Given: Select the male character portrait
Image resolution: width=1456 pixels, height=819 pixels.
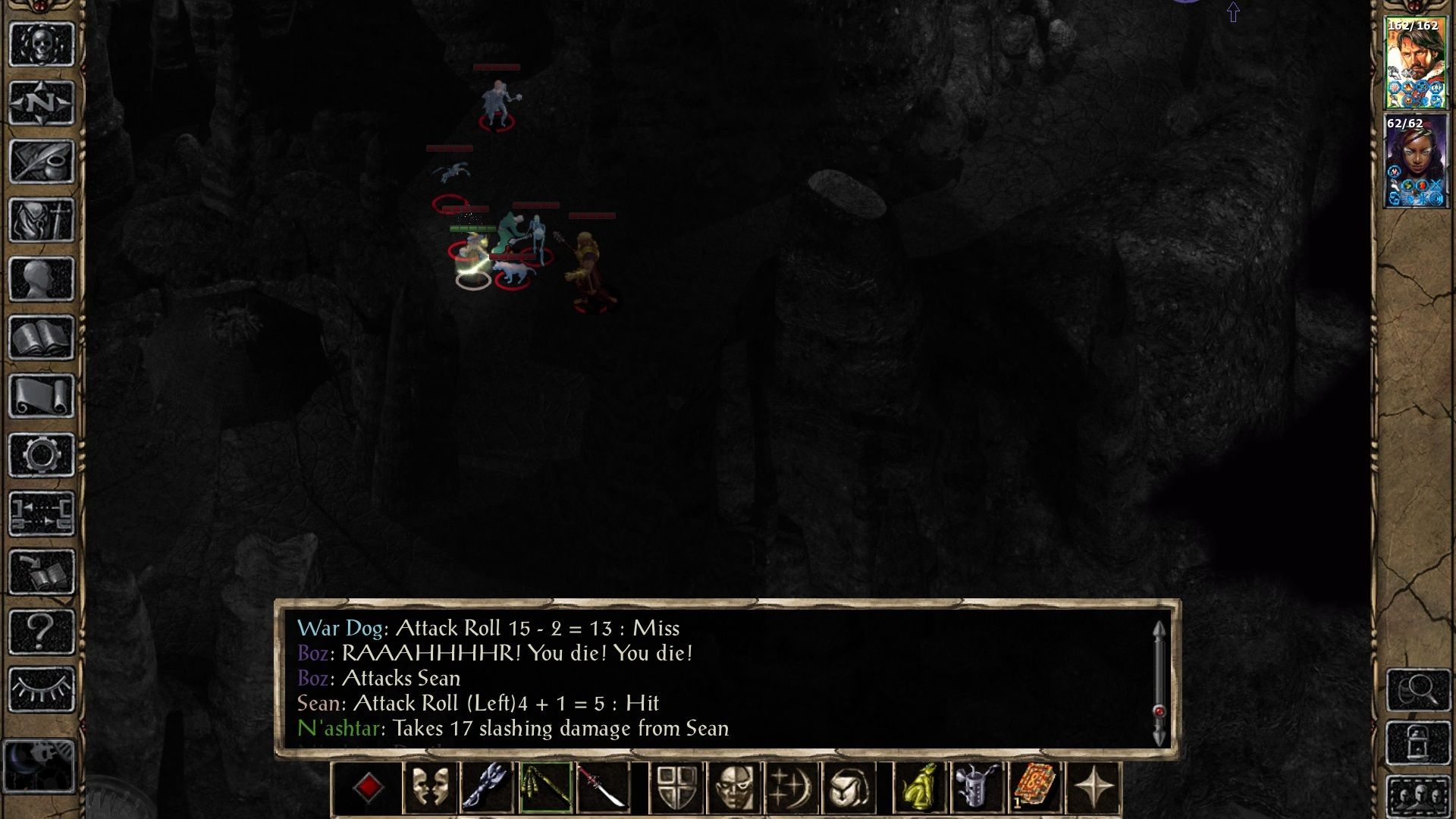Looking at the screenshot, I should pos(1415,64).
